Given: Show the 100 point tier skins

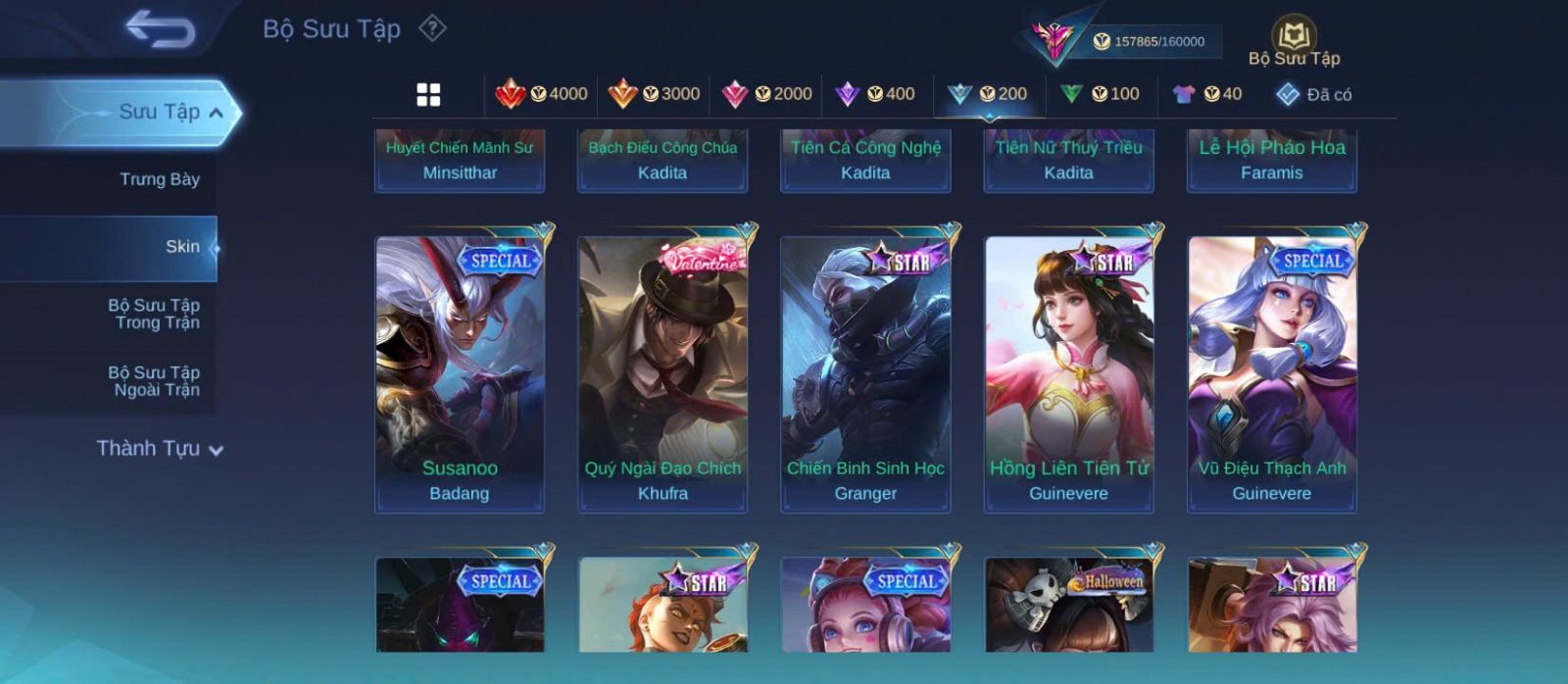Looking at the screenshot, I should coord(1100,94).
